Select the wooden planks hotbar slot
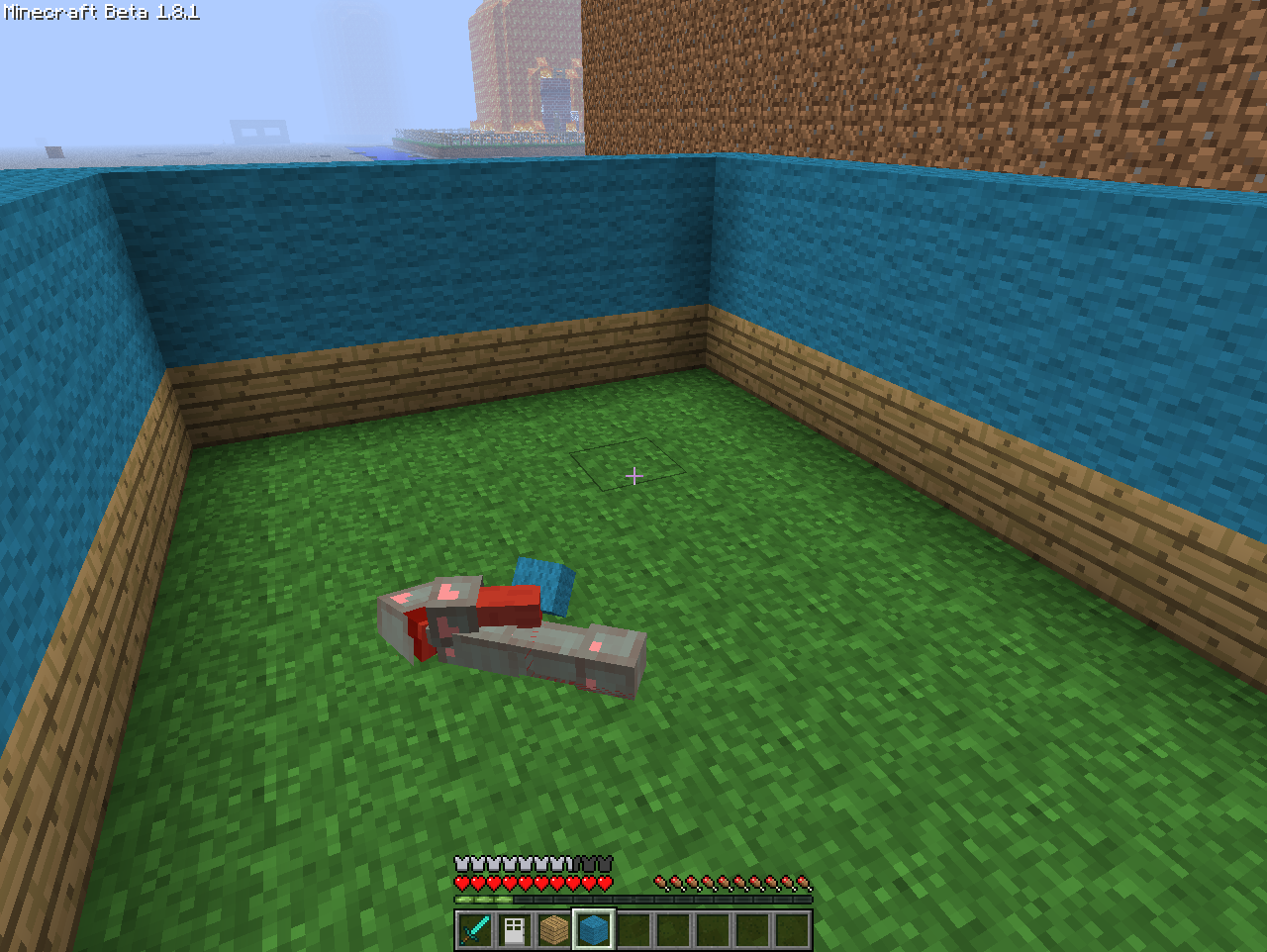Image resolution: width=1267 pixels, height=952 pixels. (x=554, y=928)
